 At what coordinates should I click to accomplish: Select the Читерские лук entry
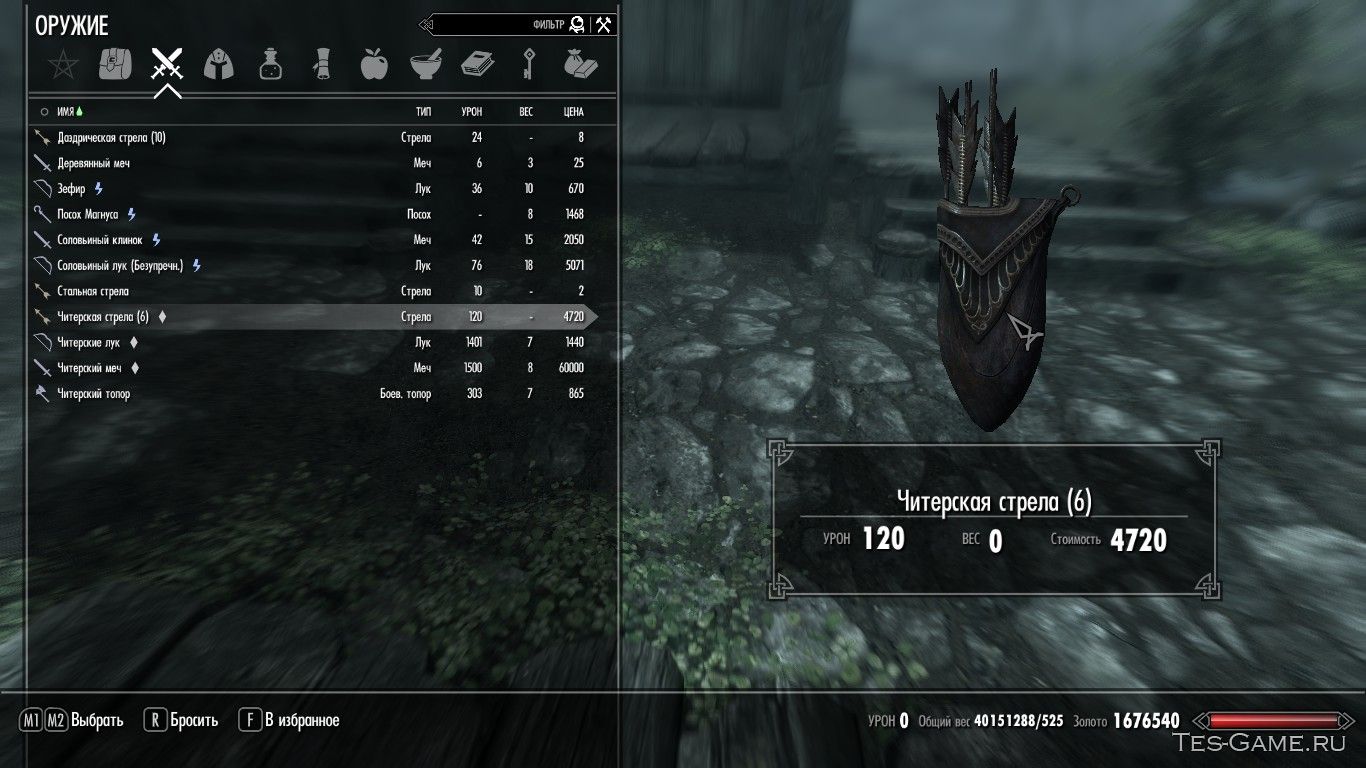[x=89, y=343]
